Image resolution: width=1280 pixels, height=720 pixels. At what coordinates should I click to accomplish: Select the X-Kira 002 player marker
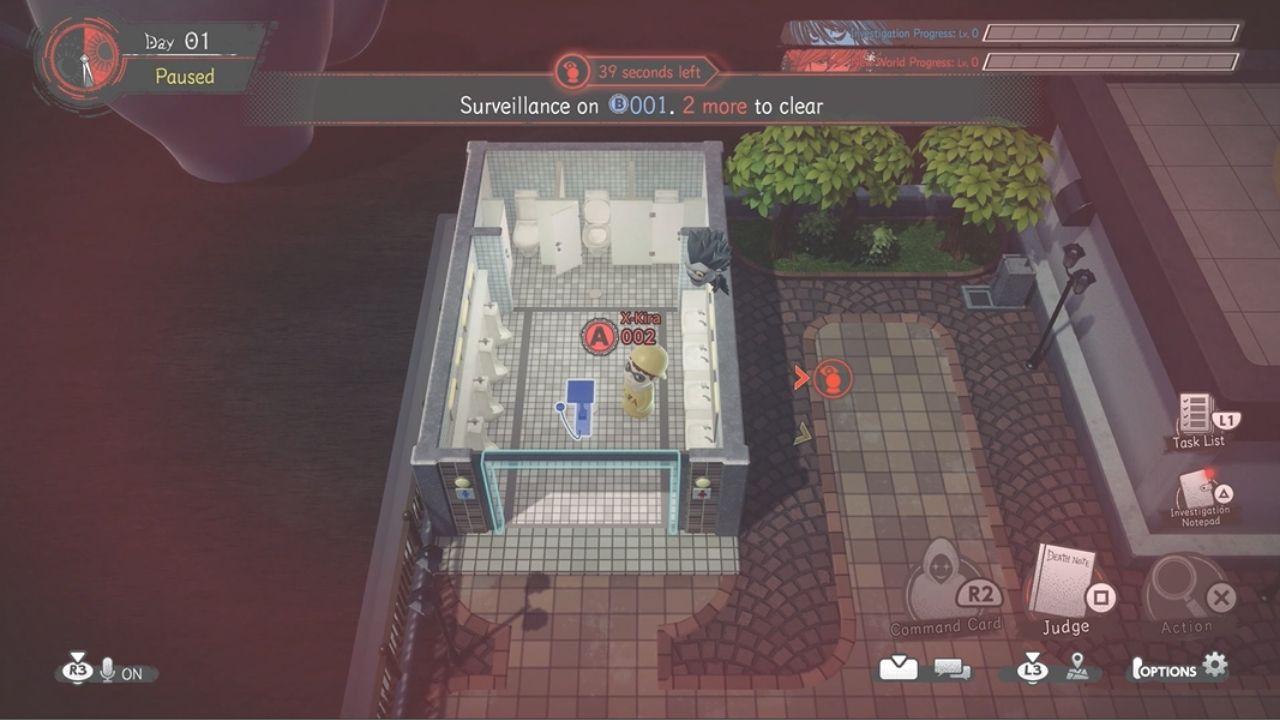(600, 337)
